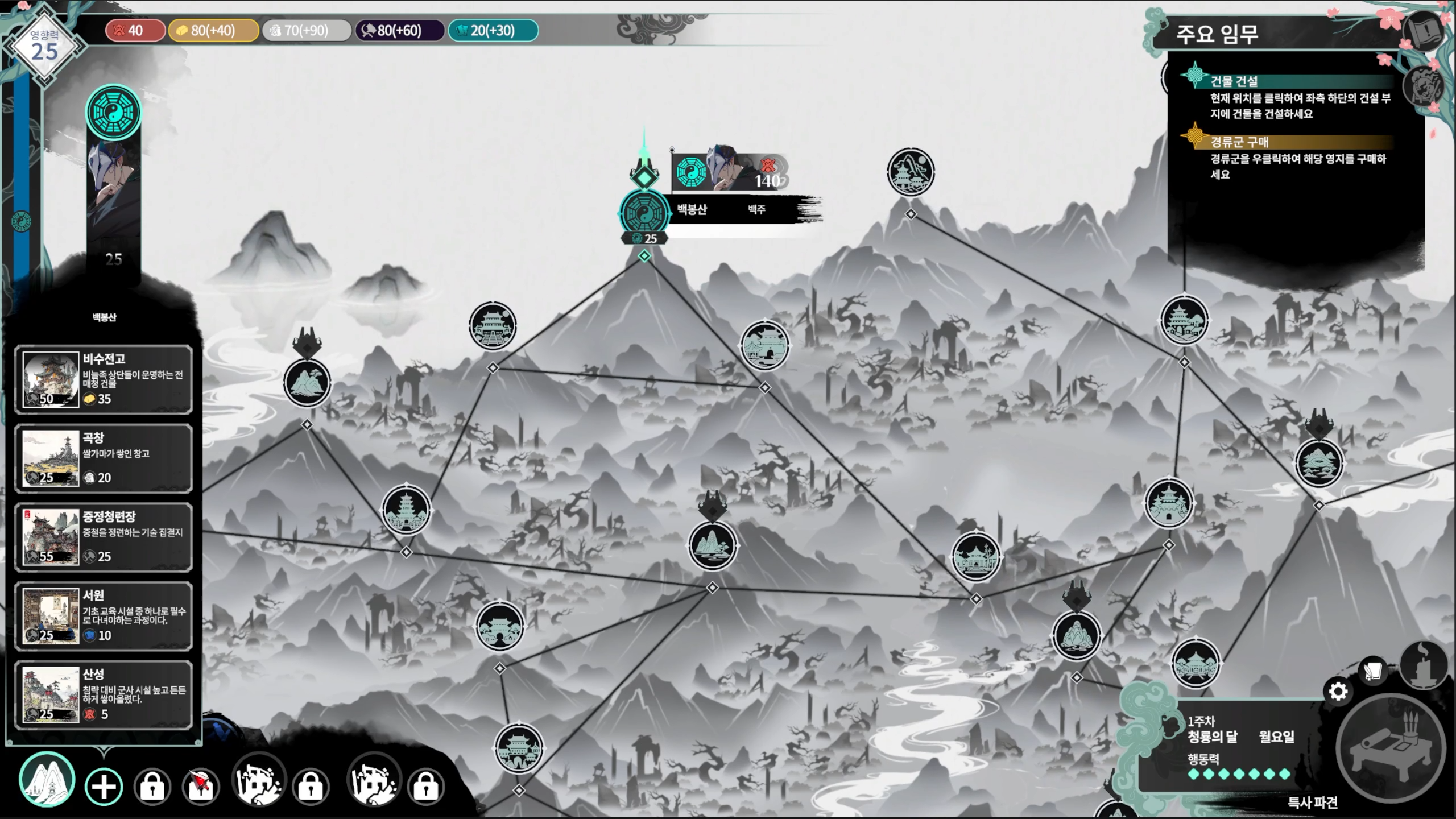Open the scroll with exclamation mark icon
The image size is (1456, 819).
click(x=1424, y=32)
